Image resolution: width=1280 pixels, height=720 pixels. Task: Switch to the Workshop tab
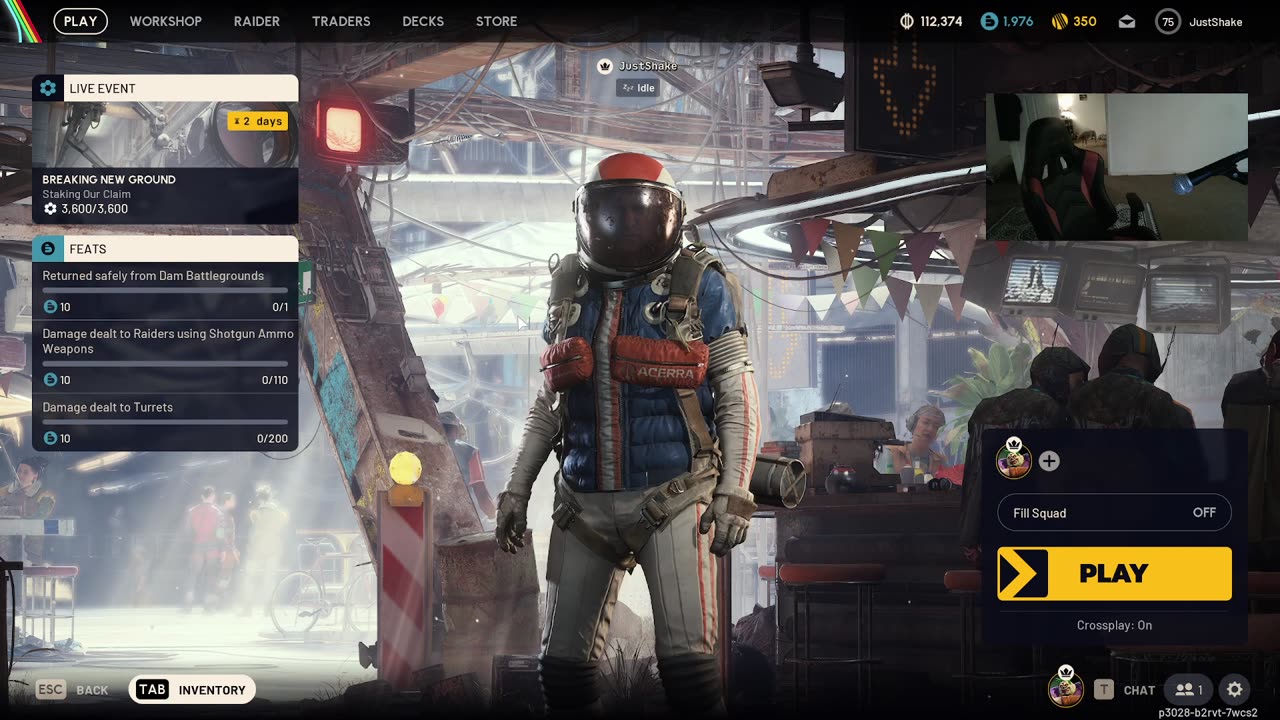pyautogui.click(x=165, y=21)
